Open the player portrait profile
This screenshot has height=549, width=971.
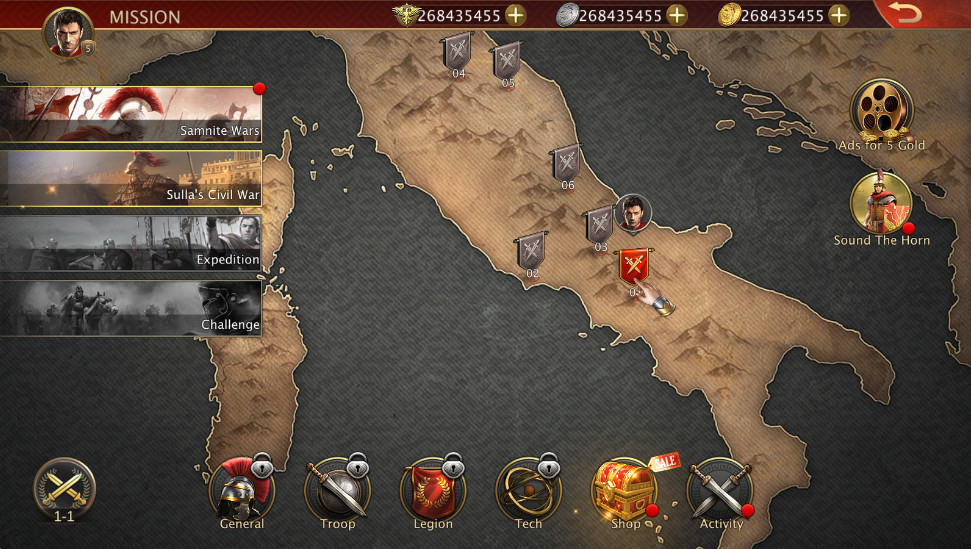tap(67, 32)
